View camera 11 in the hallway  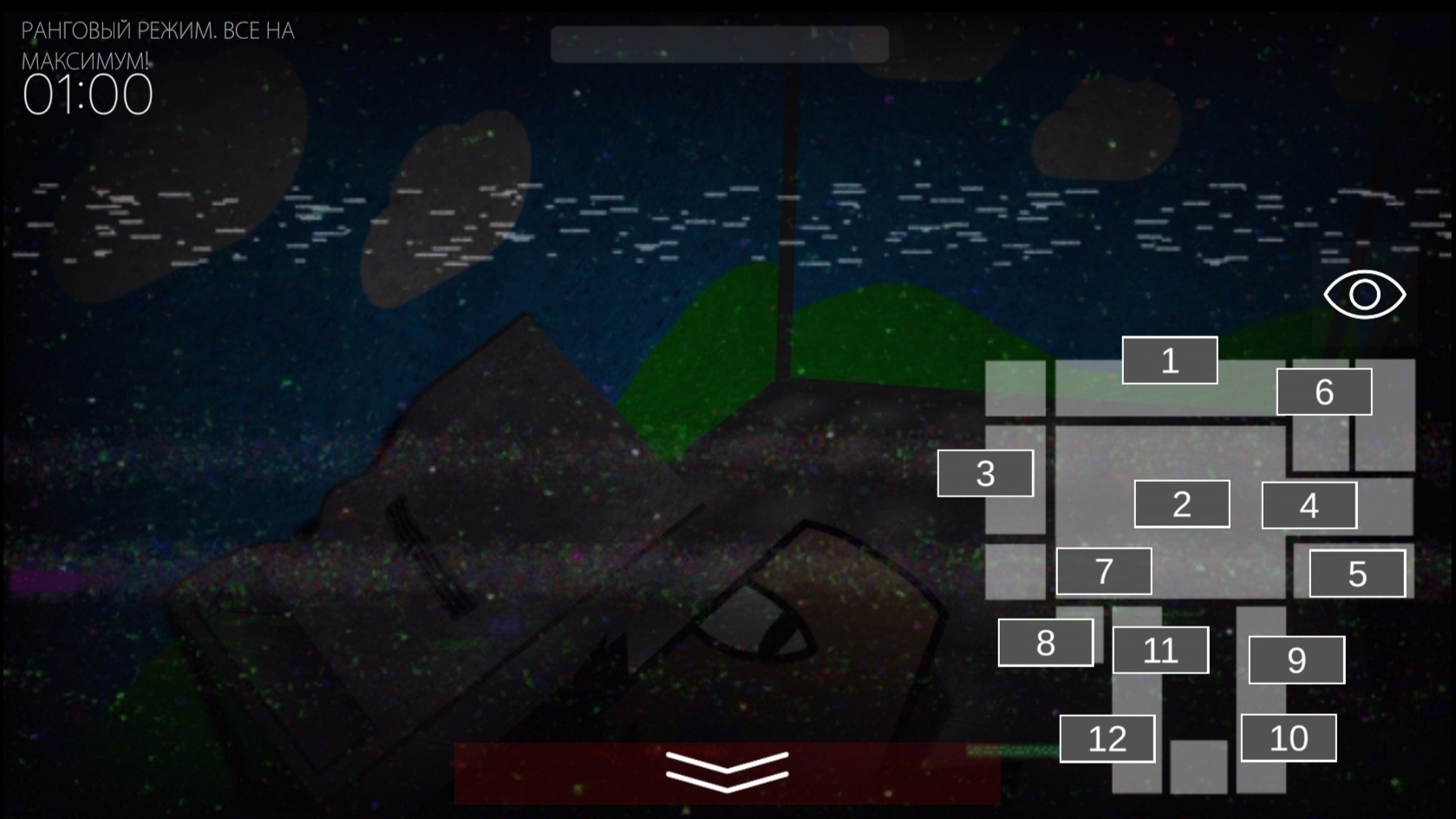pos(1160,648)
